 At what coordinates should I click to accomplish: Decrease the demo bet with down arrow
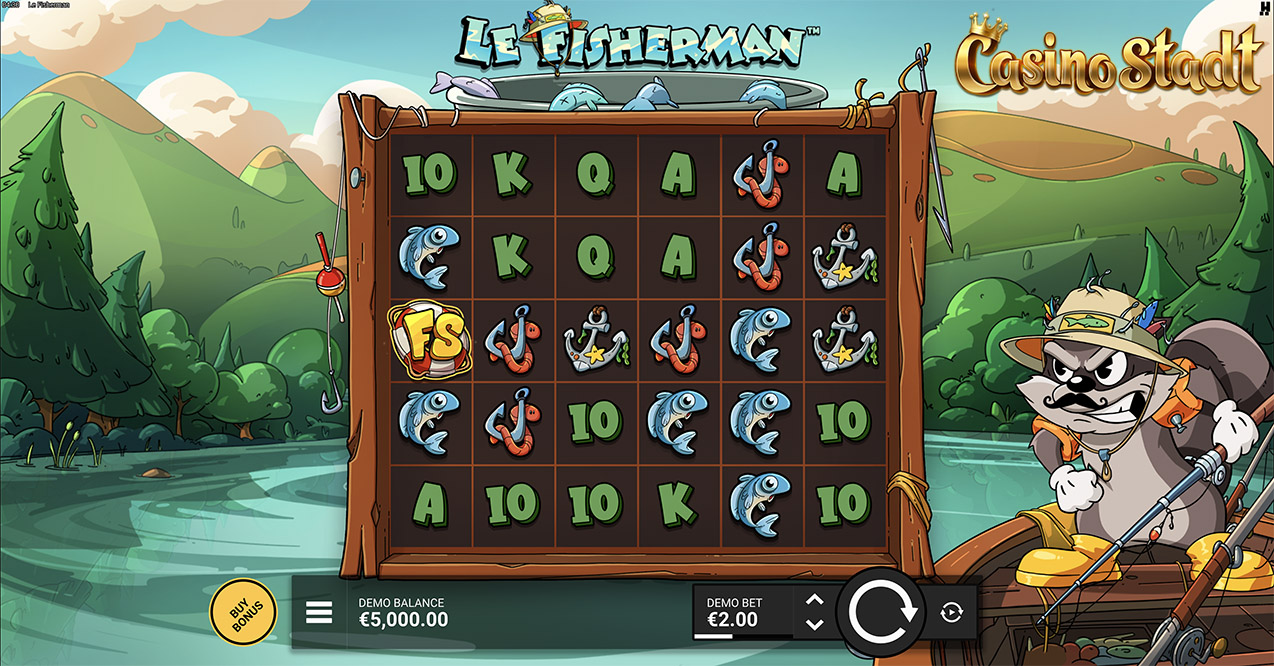click(815, 624)
